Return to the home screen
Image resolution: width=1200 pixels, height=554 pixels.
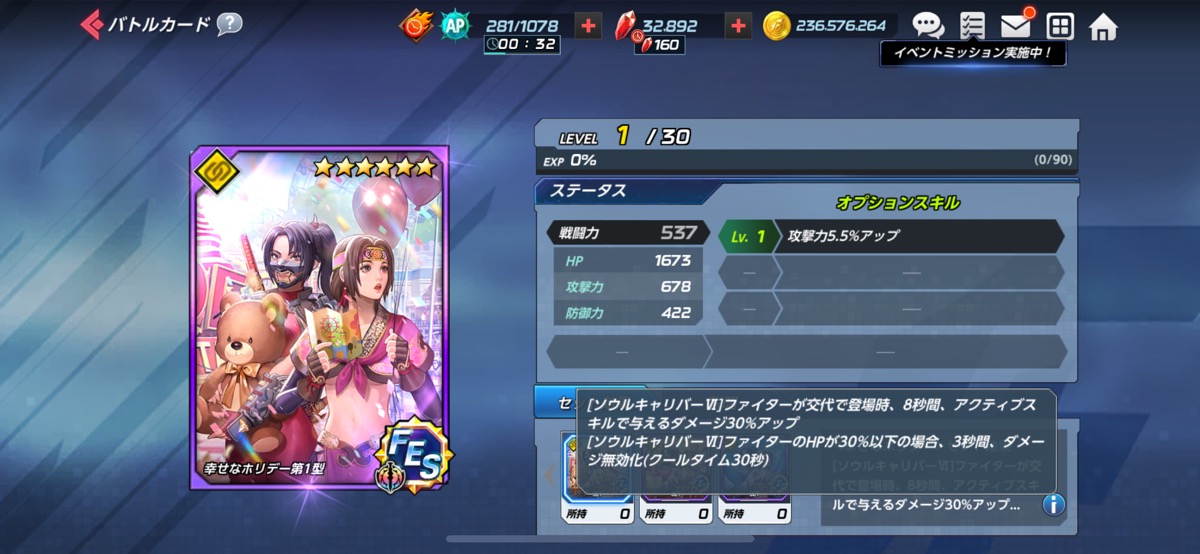click(1103, 26)
